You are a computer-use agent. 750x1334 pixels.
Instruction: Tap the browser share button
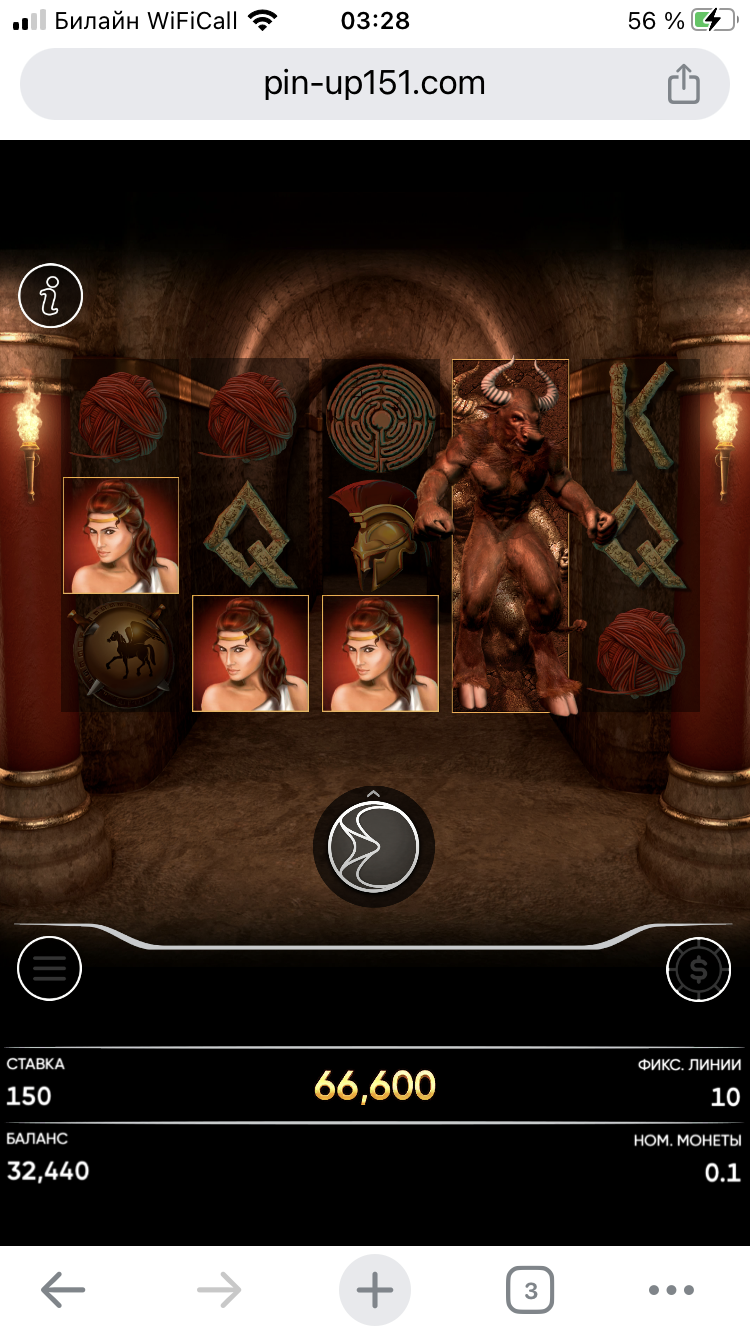point(683,84)
